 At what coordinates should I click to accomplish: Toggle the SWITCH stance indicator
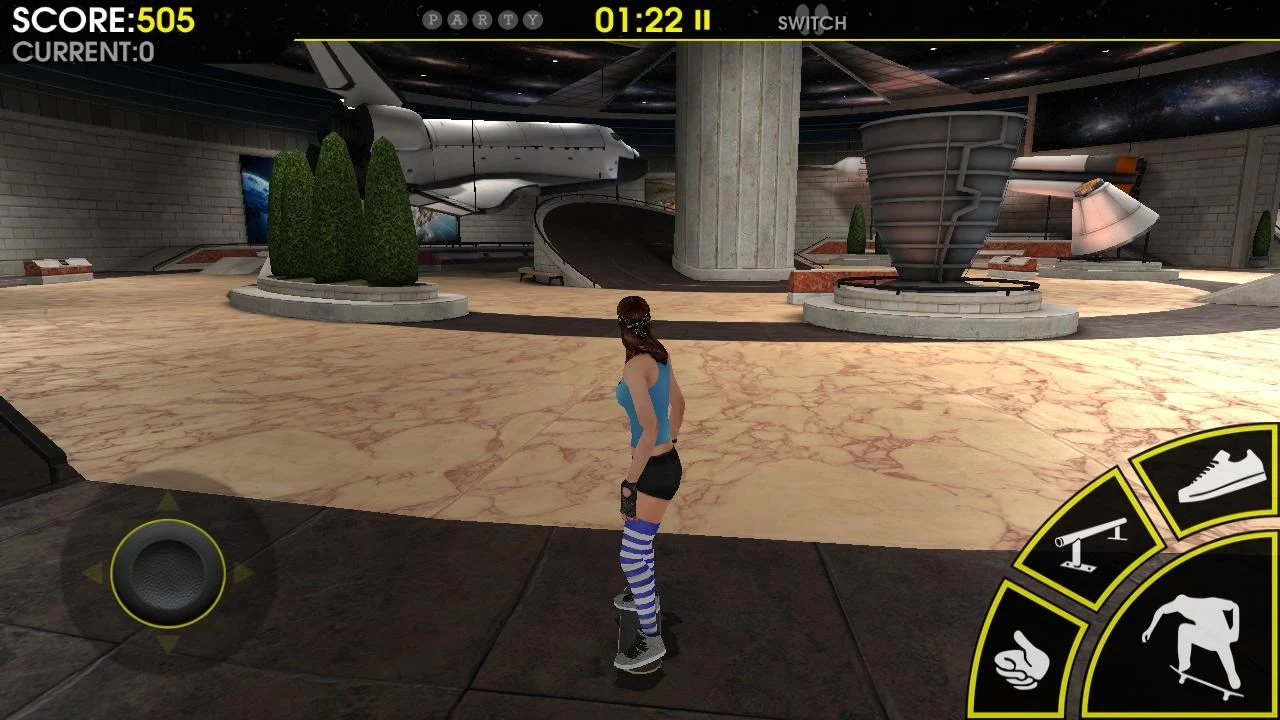click(x=811, y=22)
